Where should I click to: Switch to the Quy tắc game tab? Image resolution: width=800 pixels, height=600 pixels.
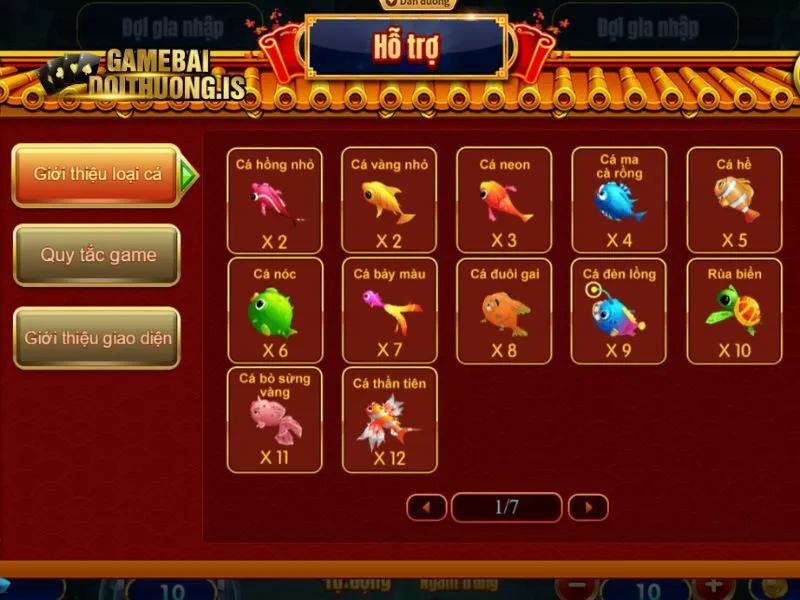click(x=97, y=255)
